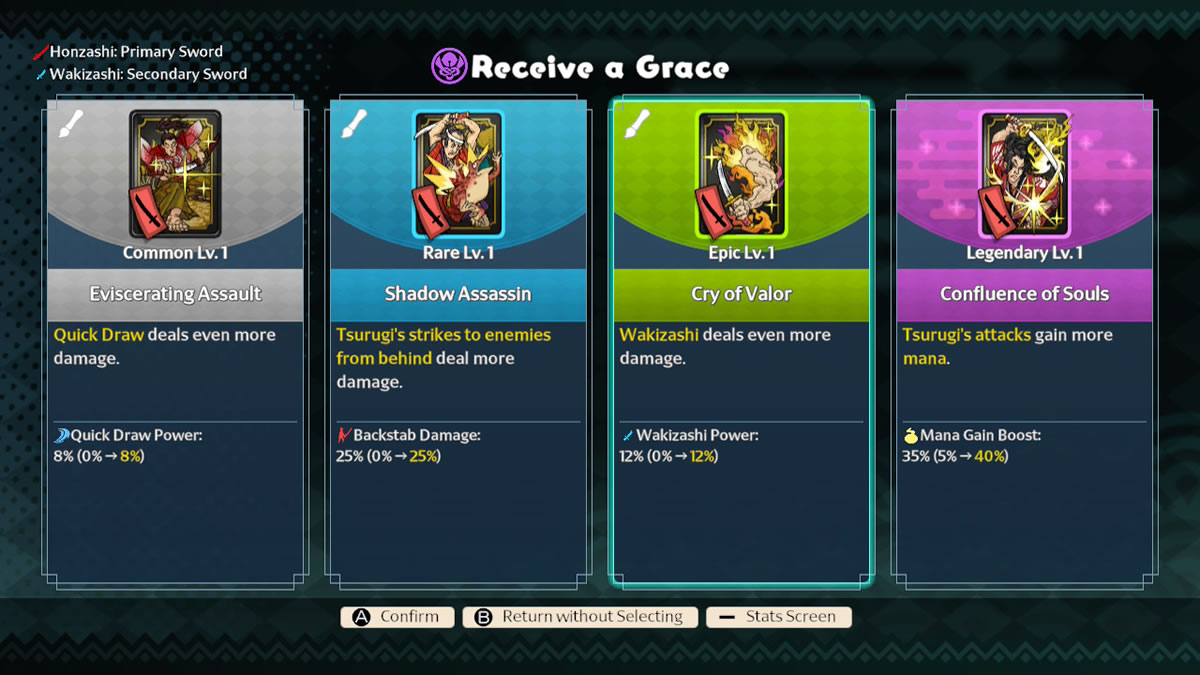Select the Confluence of Souls legendary grace card
The image size is (1200, 675).
(1024, 340)
